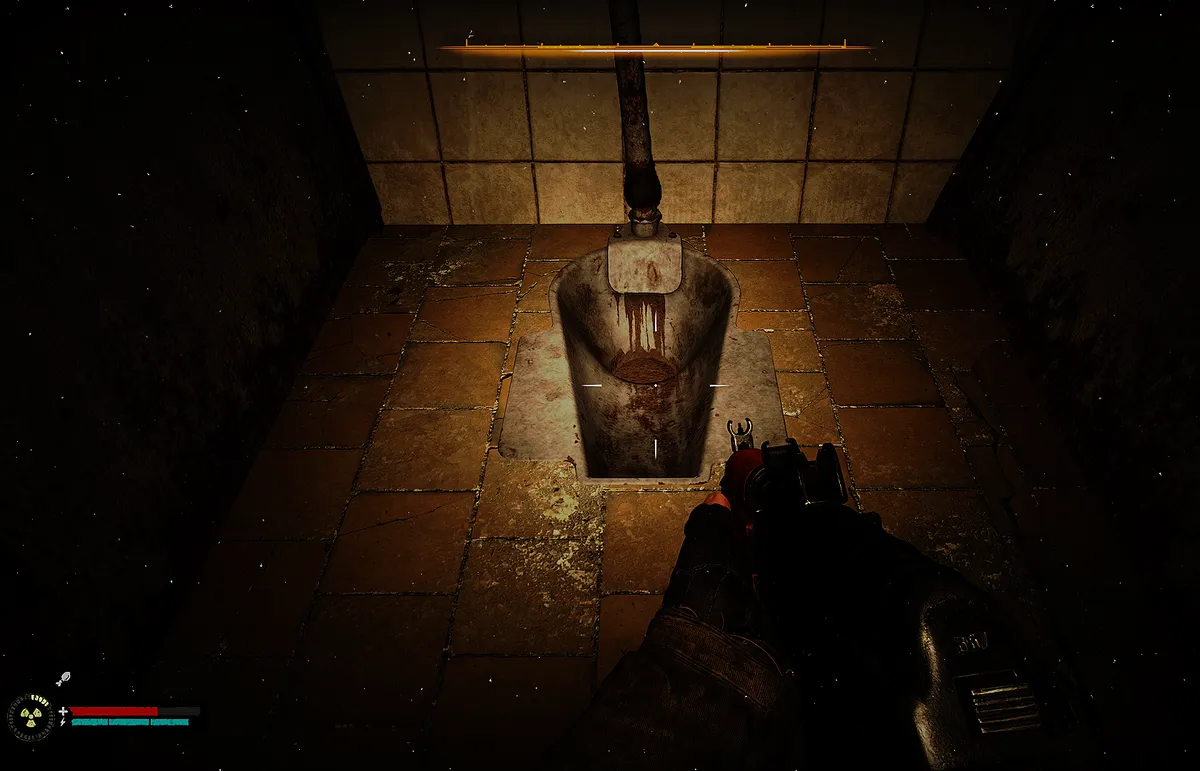Click the orange compass bar
The image size is (1200, 771).
(x=655, y=47)
